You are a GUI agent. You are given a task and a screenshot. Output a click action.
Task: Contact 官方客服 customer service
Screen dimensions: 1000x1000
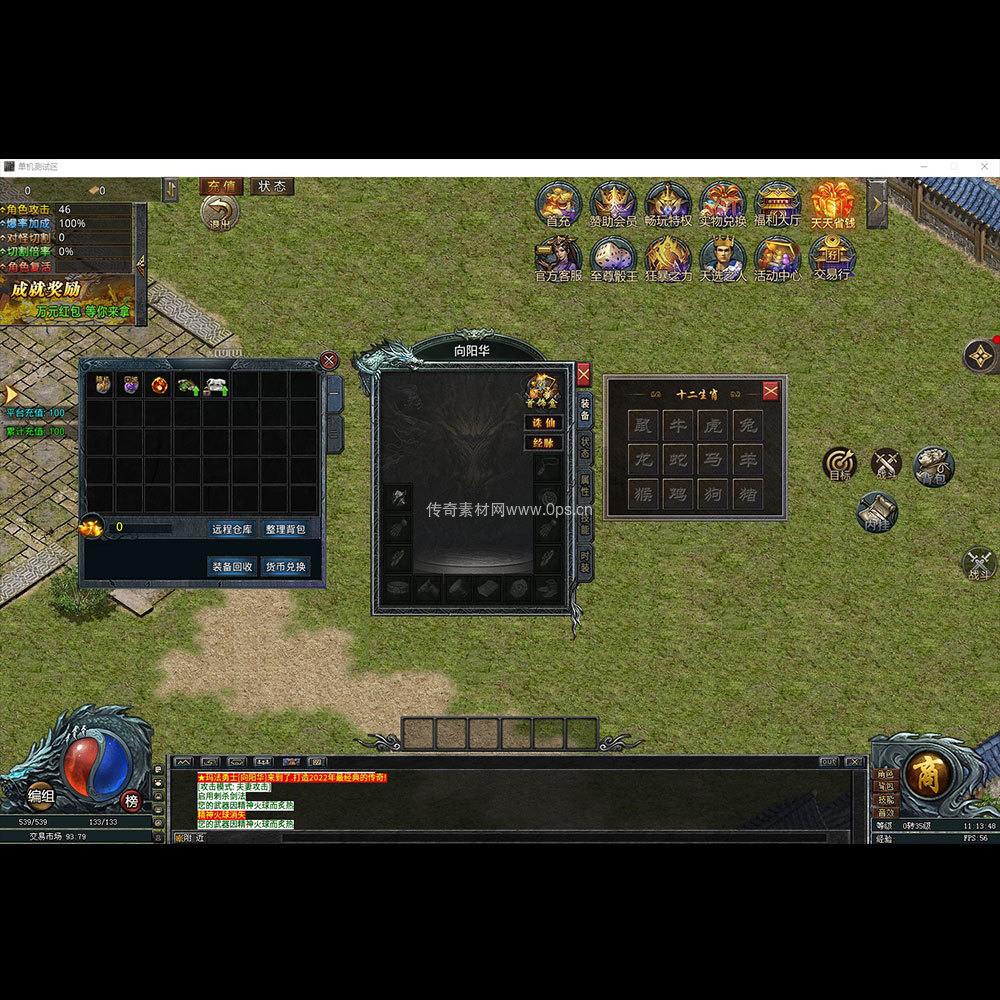[x=558, y=258]
